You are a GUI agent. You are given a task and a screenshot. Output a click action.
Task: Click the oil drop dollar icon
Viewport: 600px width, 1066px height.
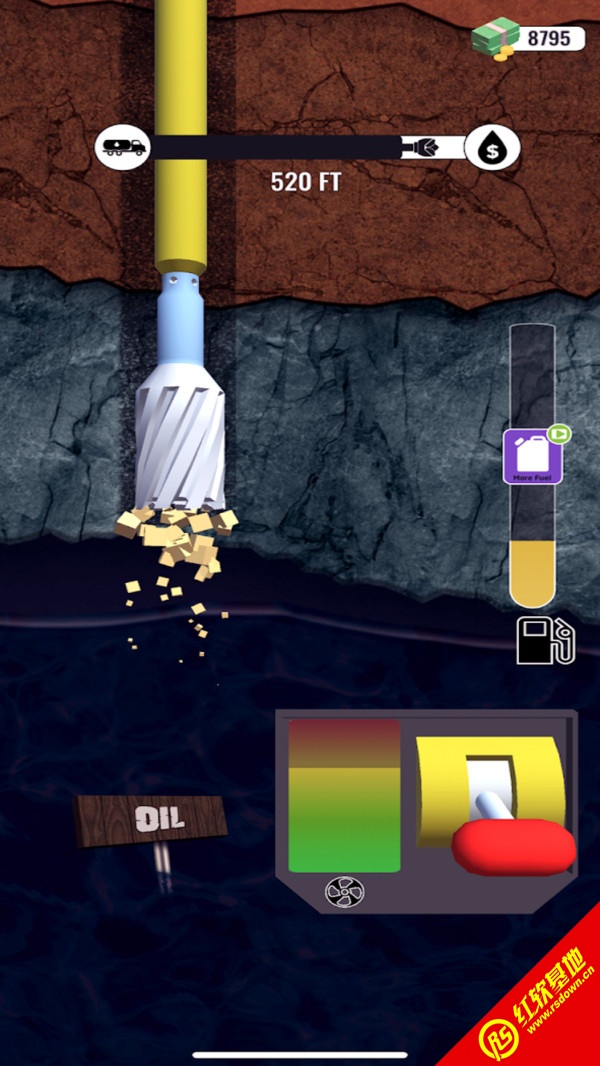tap(492, 149)
